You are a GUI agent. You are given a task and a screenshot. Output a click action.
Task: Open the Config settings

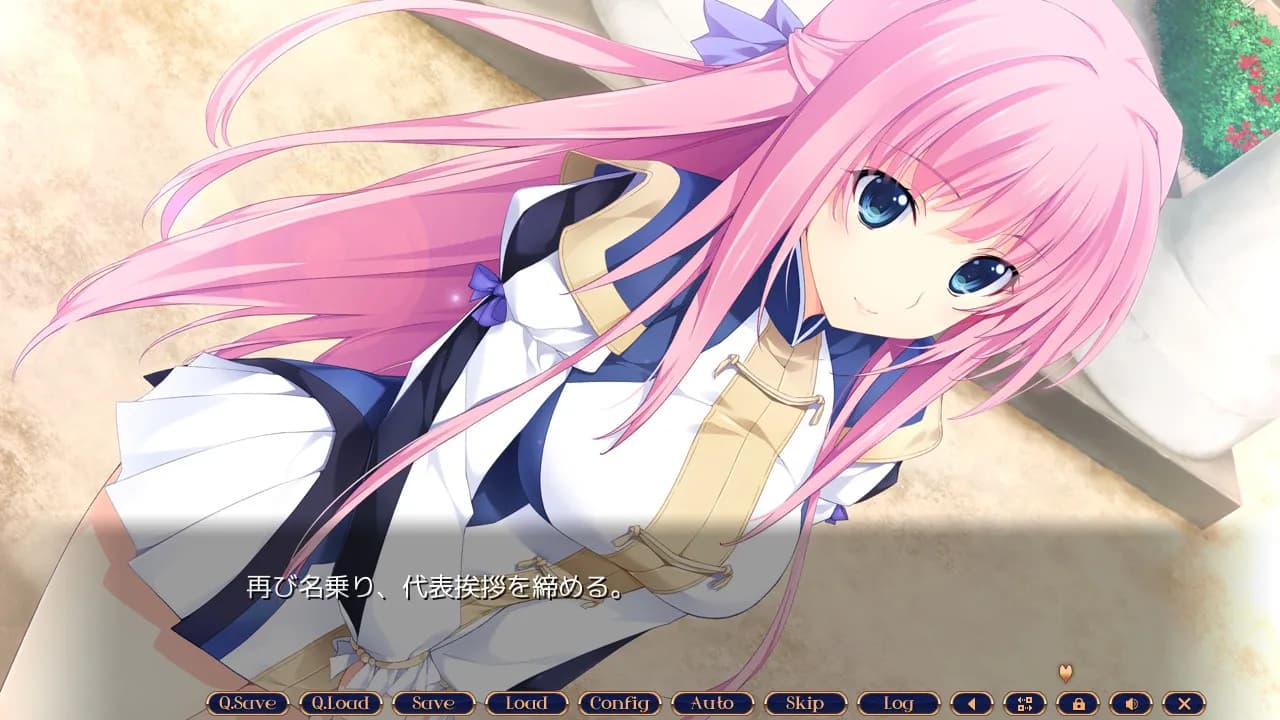(x=619, y=703)
